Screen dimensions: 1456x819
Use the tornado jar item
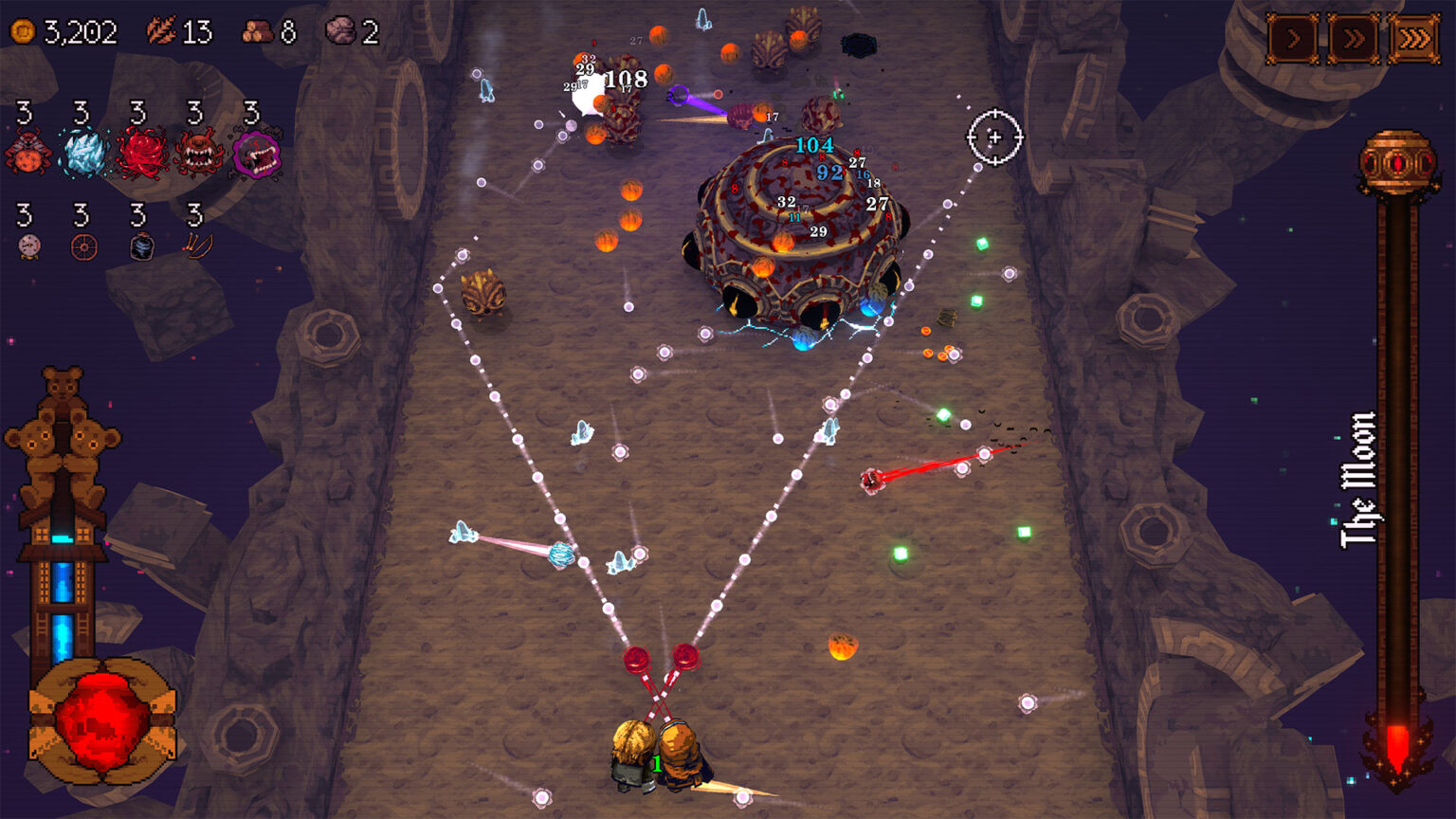(140, 248)
